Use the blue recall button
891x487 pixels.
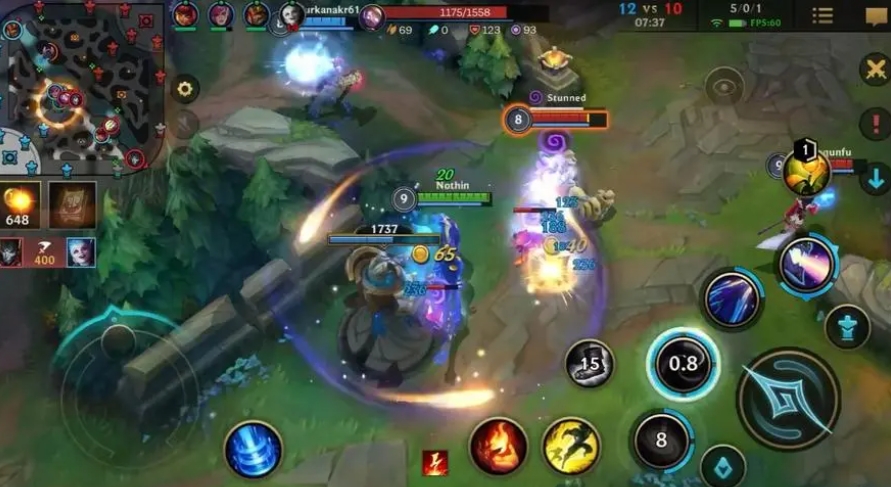(252, 448)
